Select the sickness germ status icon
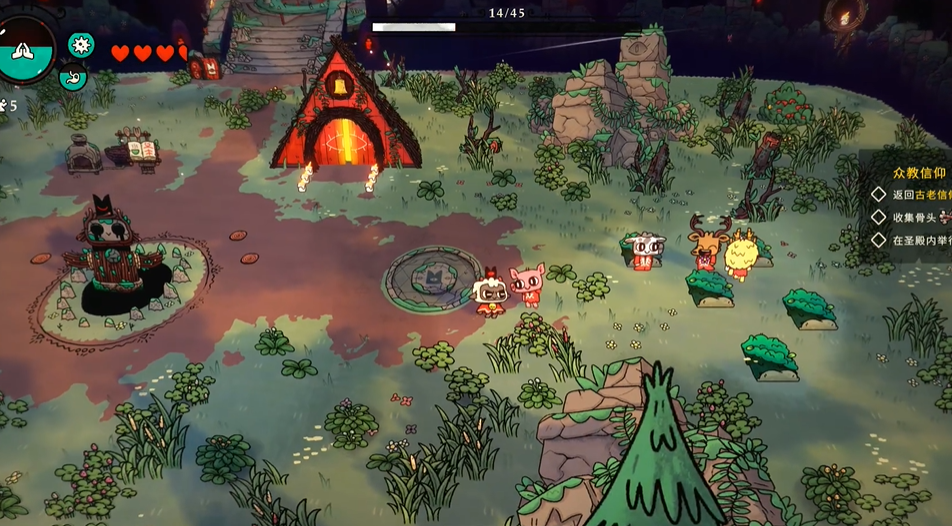The width and height of the screenshot is (952, 526). pos(81,45)
